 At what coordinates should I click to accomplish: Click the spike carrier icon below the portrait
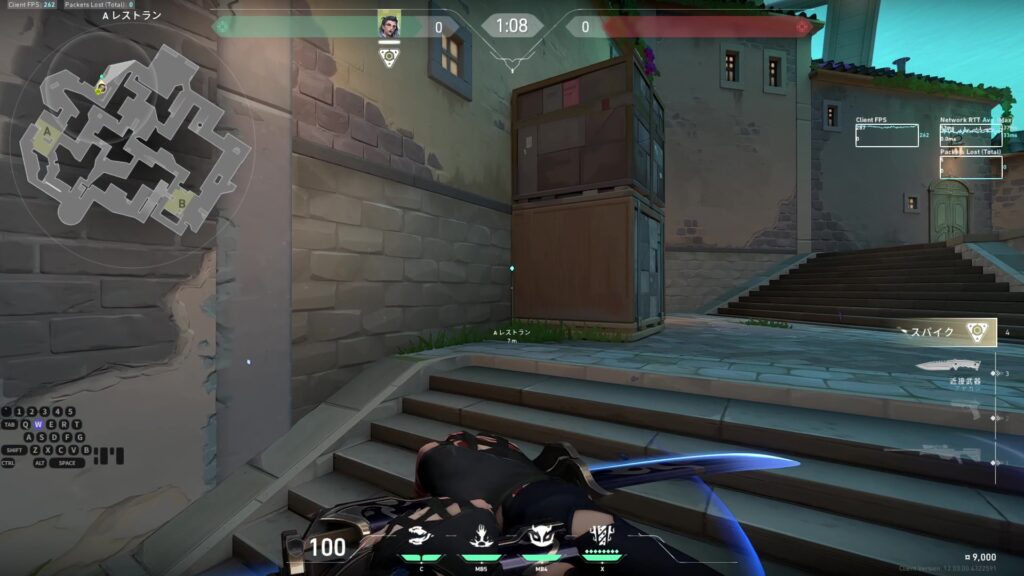389,57
